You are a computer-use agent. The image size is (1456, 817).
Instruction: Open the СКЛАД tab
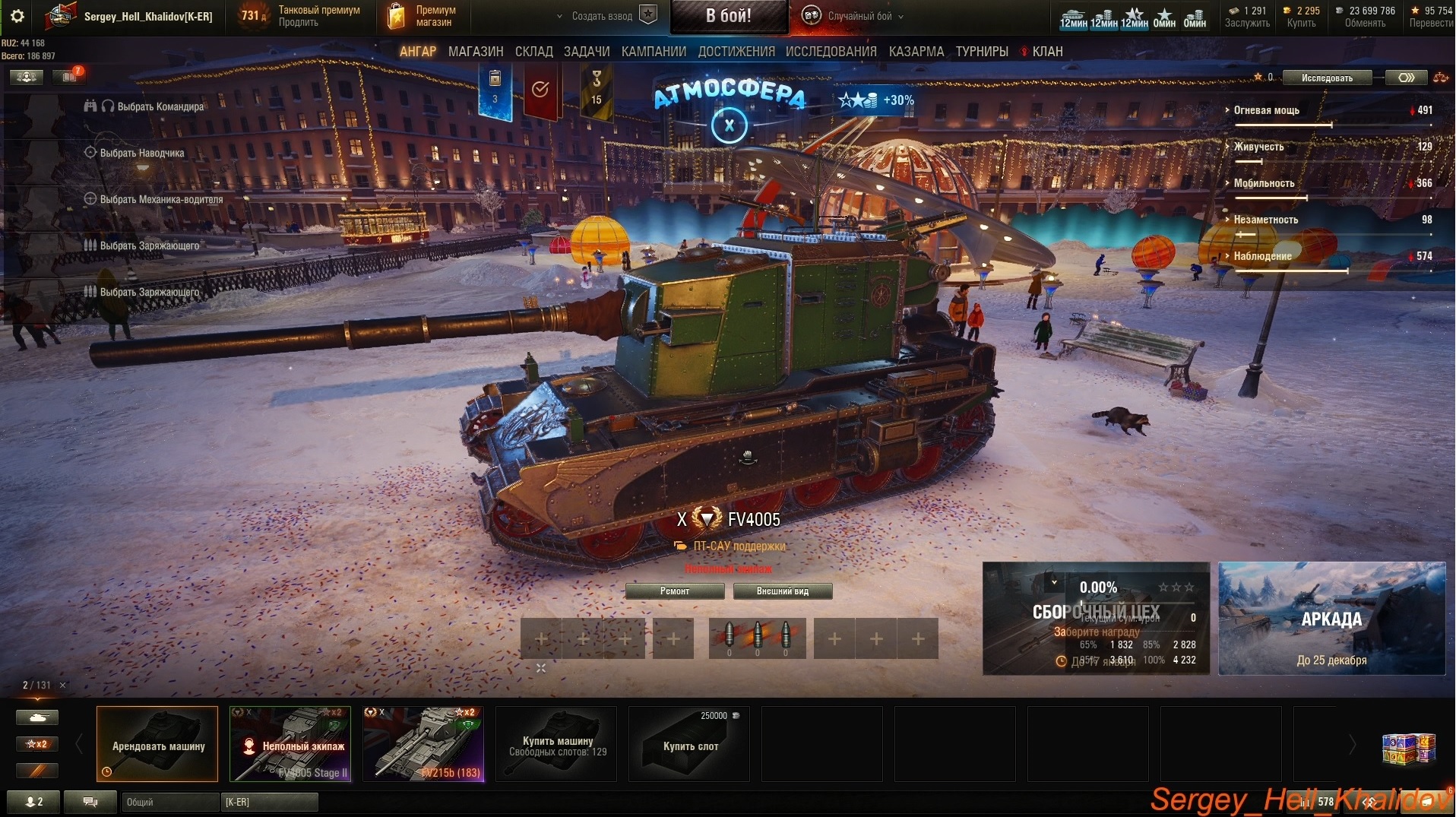[533, 52]
